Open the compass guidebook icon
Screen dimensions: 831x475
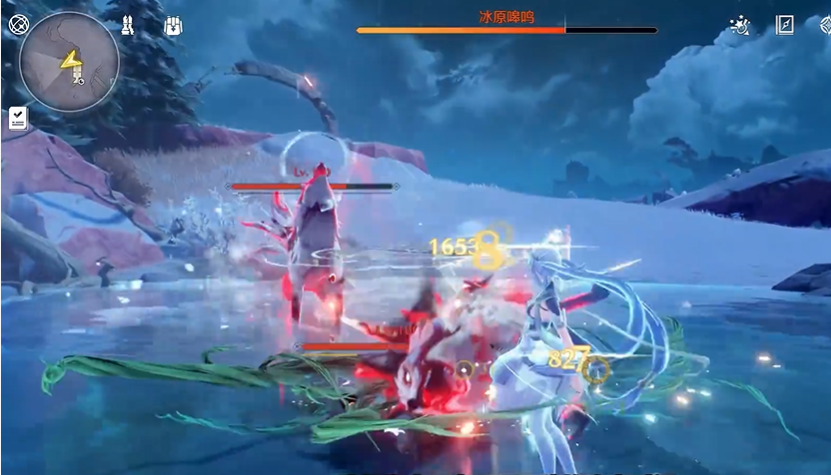tap(785, 26)
